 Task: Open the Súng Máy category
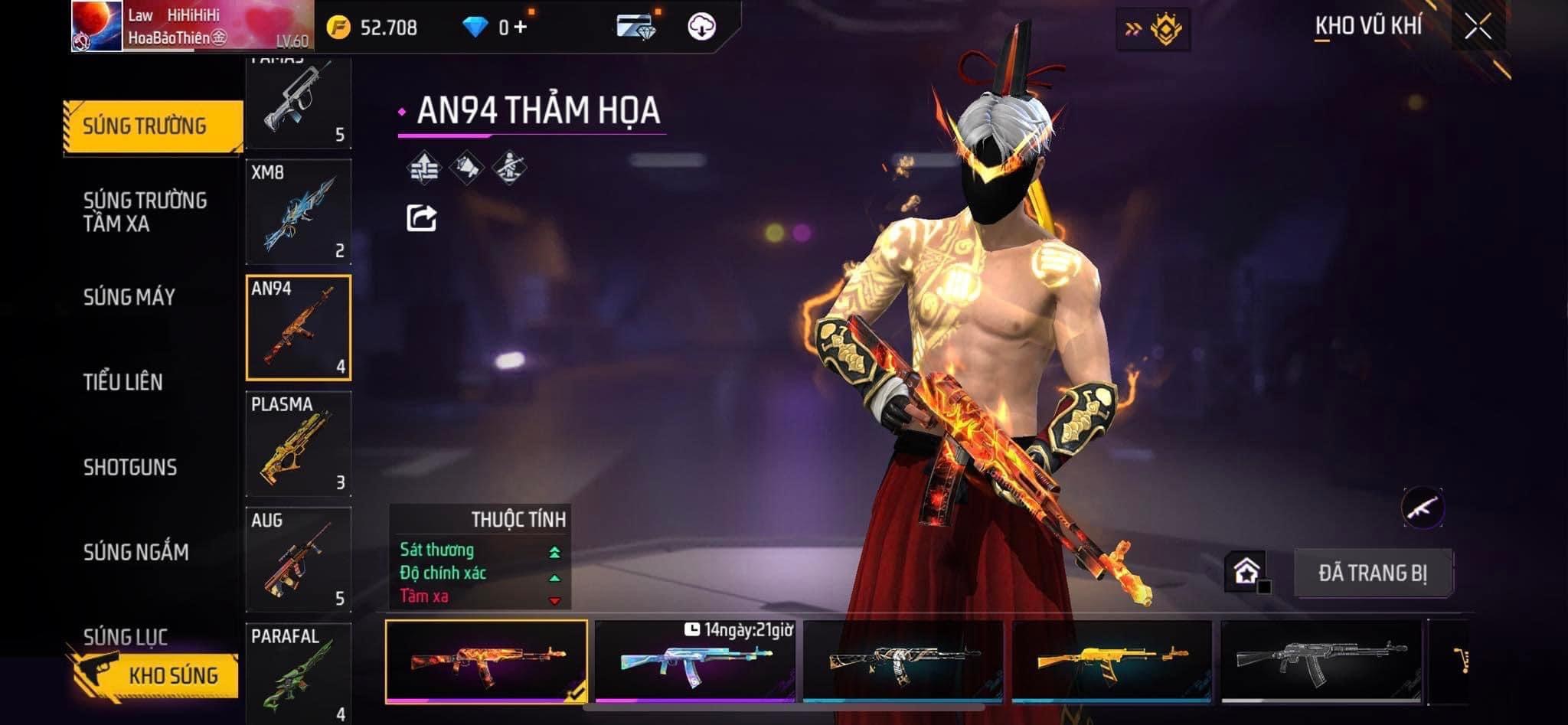click(x=129, y=297)
